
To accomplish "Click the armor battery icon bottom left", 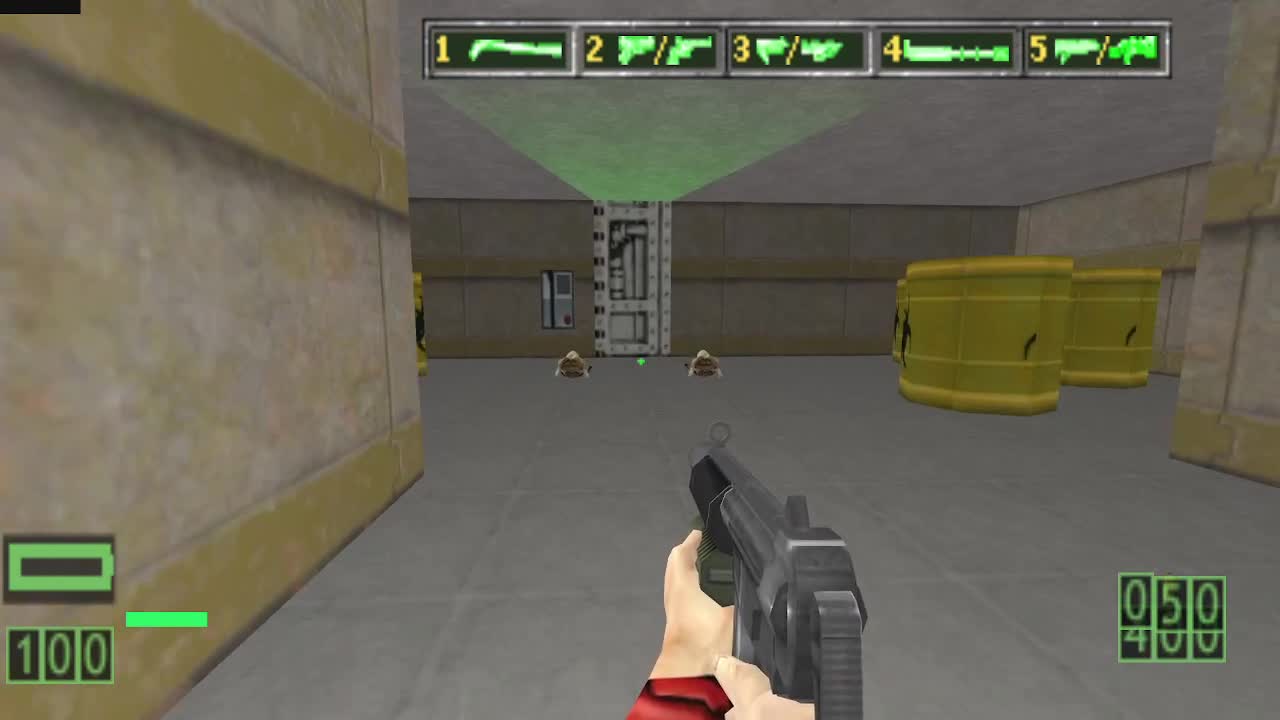I will 60,565.
